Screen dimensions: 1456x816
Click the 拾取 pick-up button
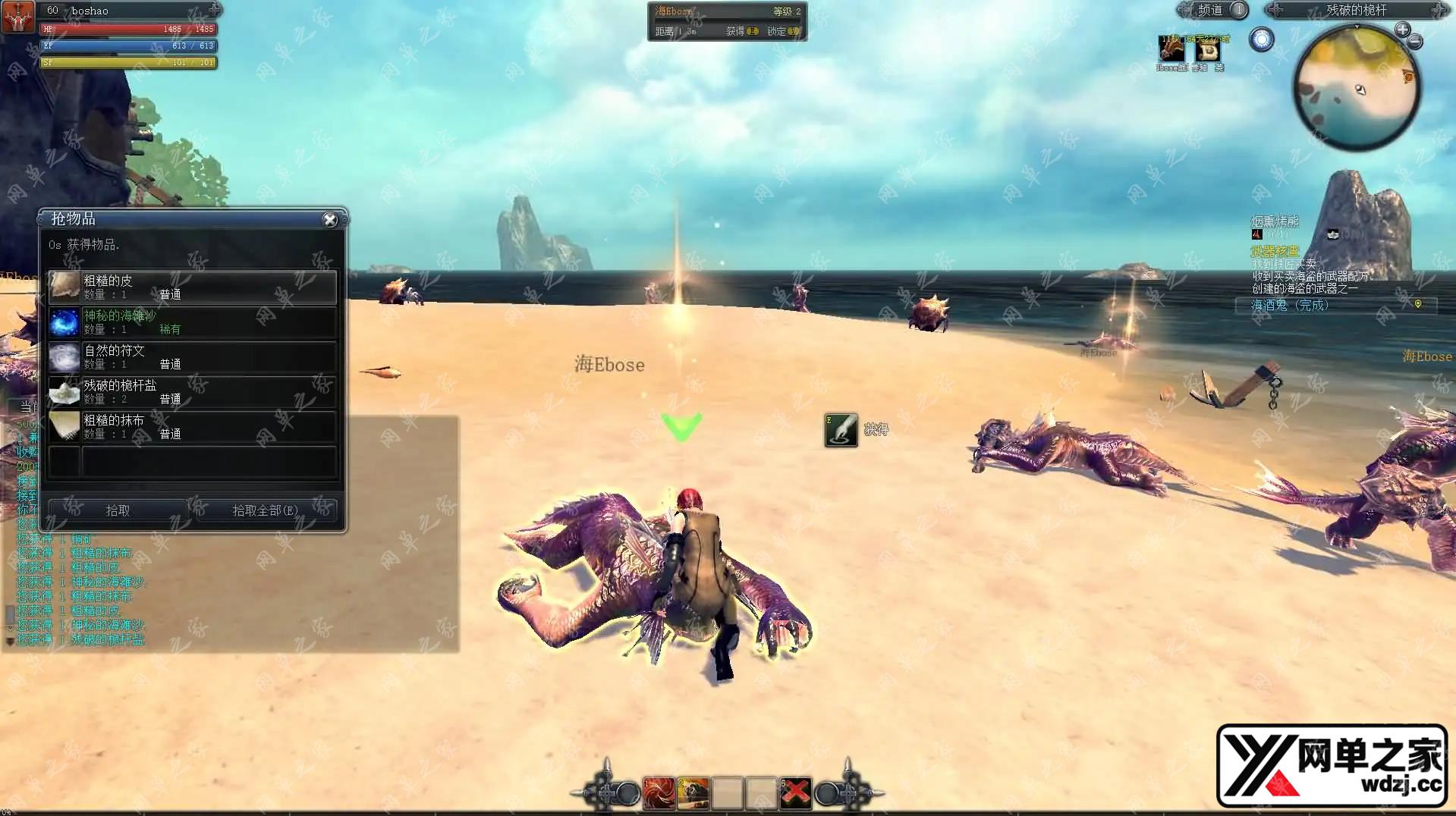point(118,510)
